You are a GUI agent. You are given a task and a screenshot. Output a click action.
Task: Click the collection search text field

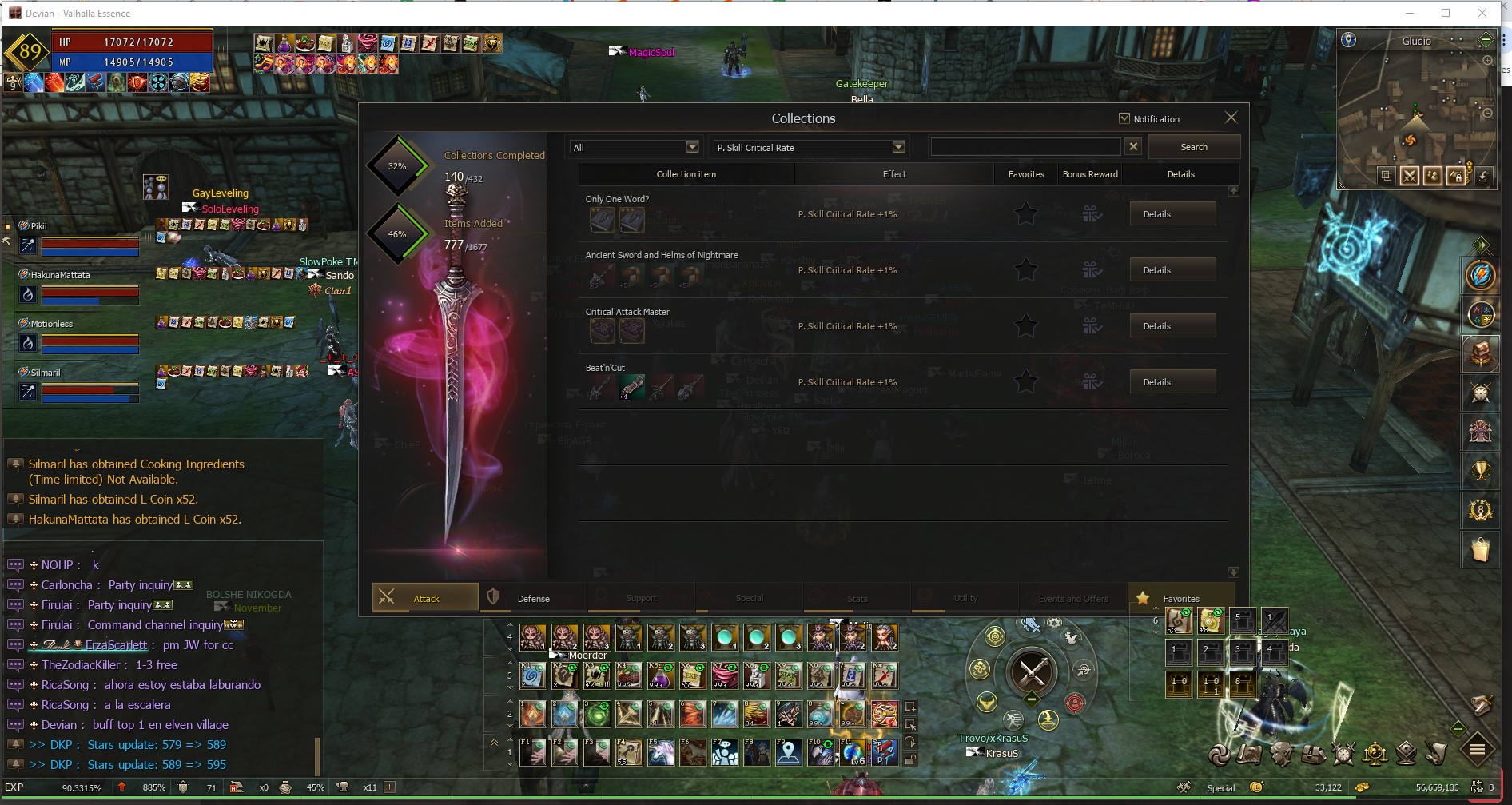pos(1025,147)
